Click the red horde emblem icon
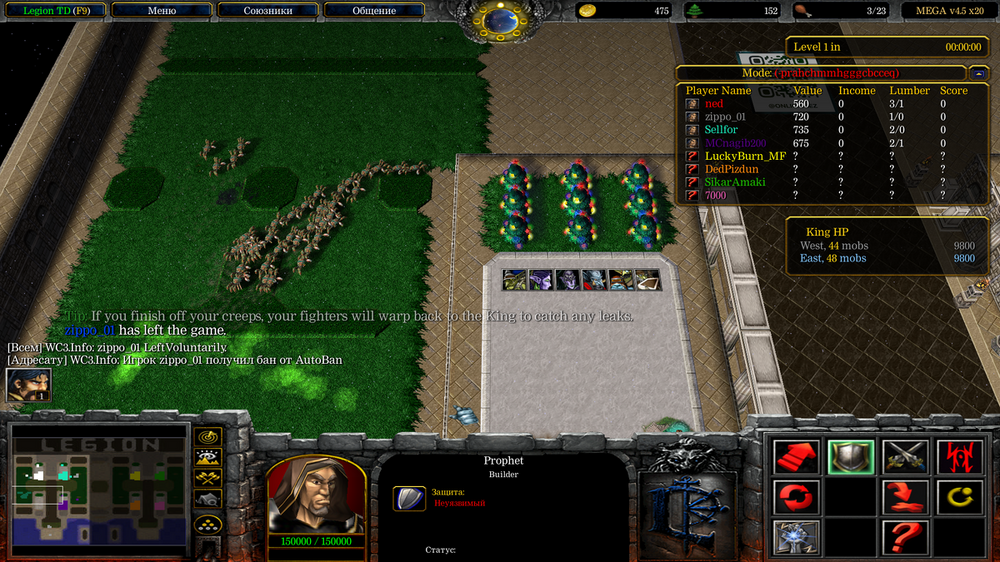This screenshot has width=1000, height=562. click(958, 457)
